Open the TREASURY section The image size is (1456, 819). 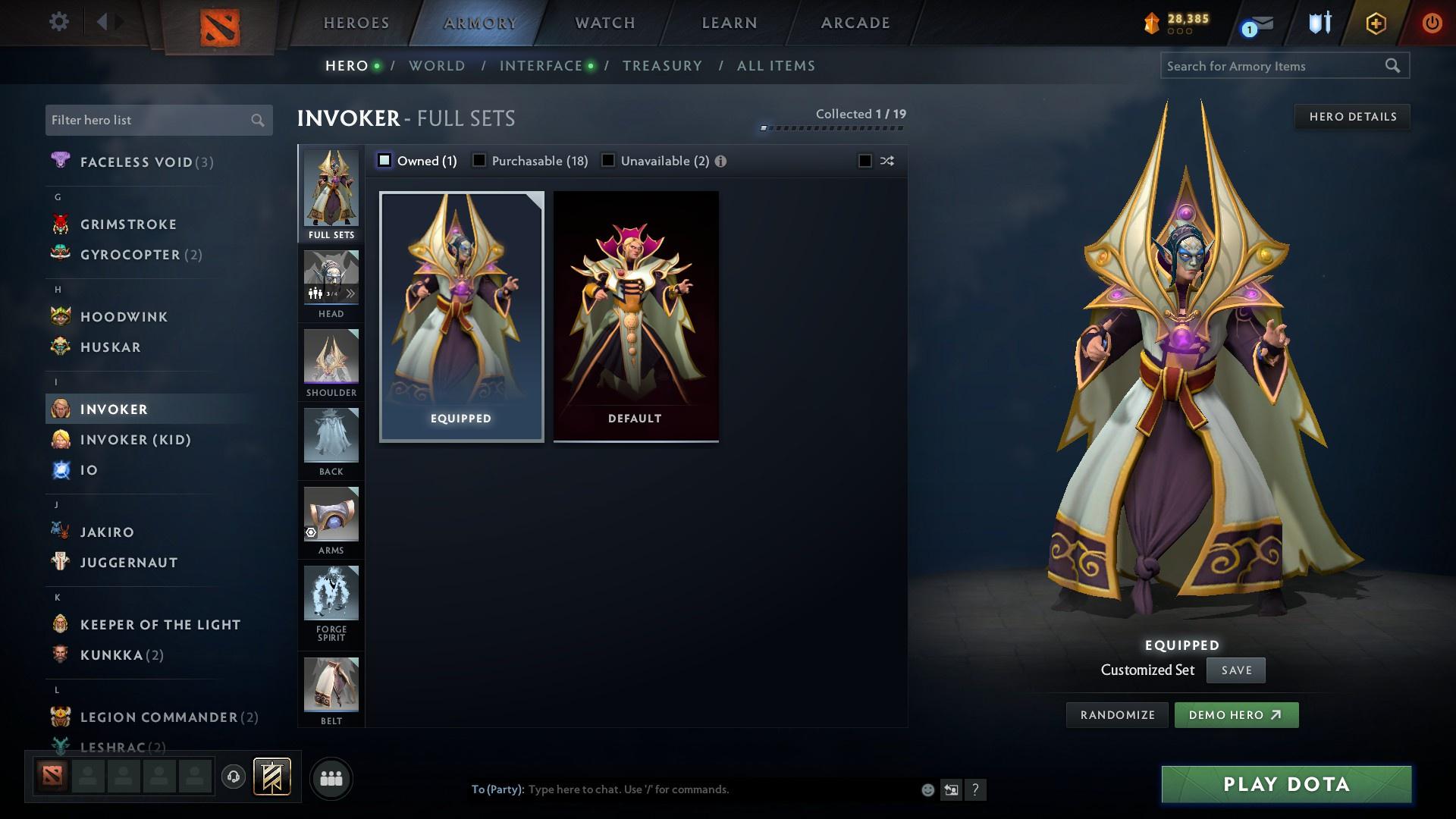pyautogui.click(x=662, y=66)
